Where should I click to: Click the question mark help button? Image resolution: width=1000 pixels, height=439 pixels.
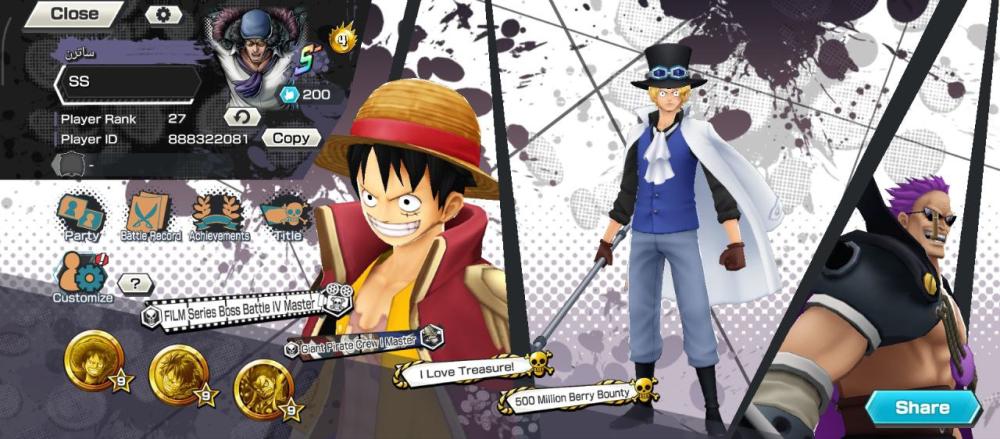point(136,284)
